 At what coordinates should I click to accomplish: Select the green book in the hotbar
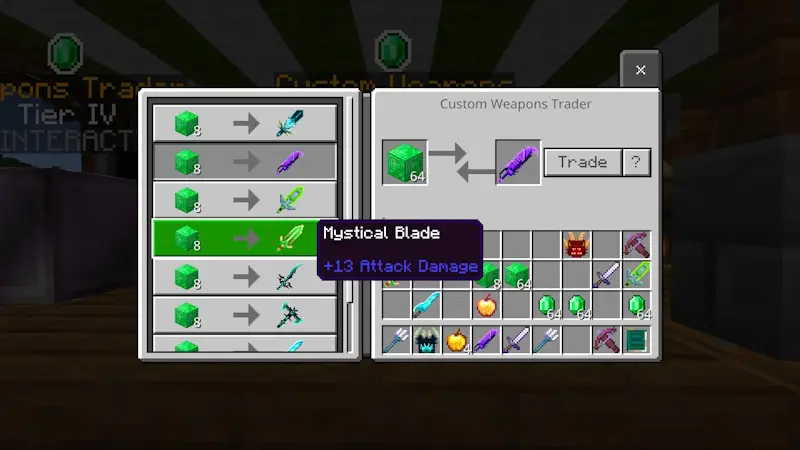pyautogui.click(x=636, y=340)
